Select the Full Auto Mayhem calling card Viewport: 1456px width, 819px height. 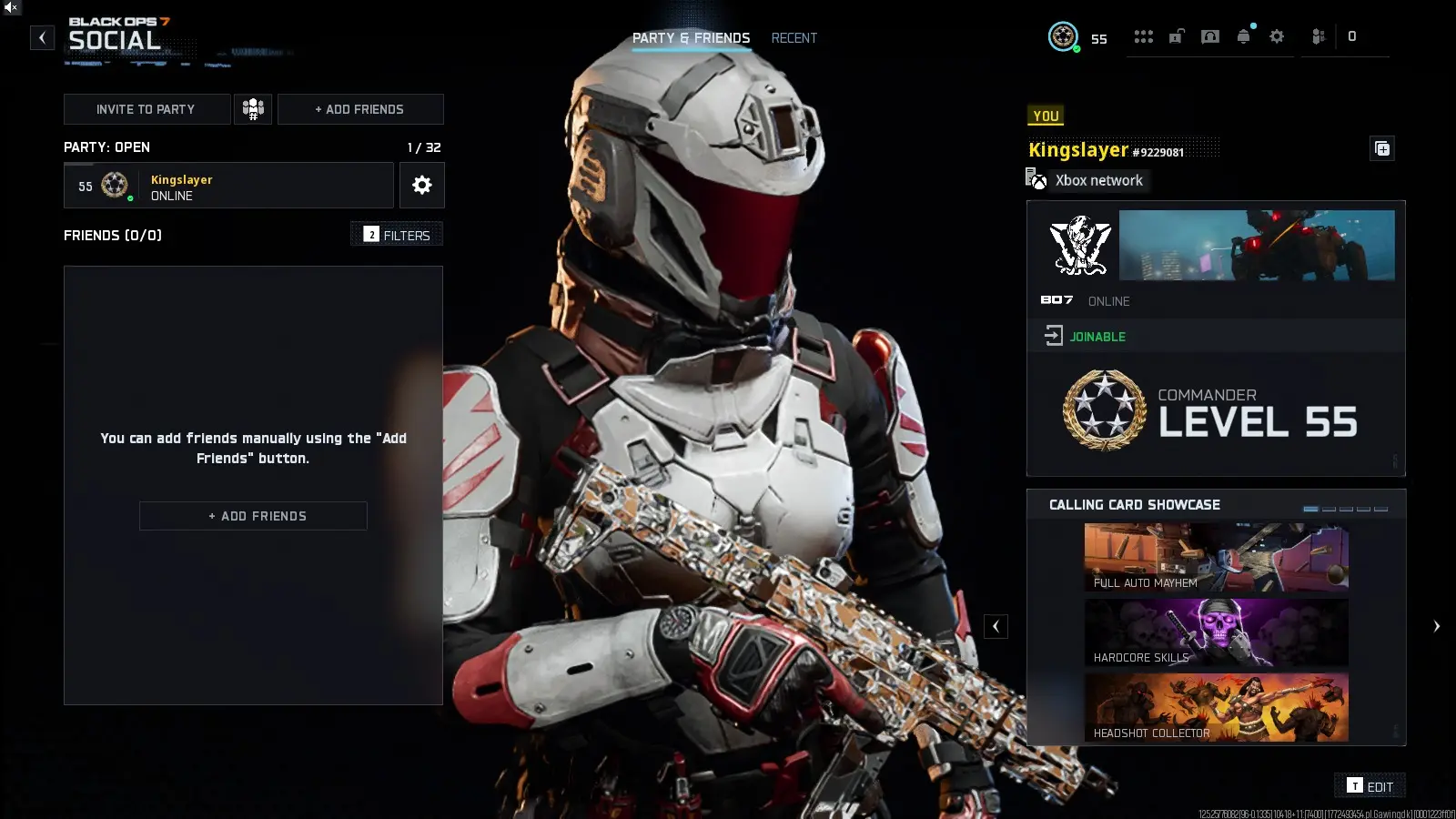coord(1216,557)
